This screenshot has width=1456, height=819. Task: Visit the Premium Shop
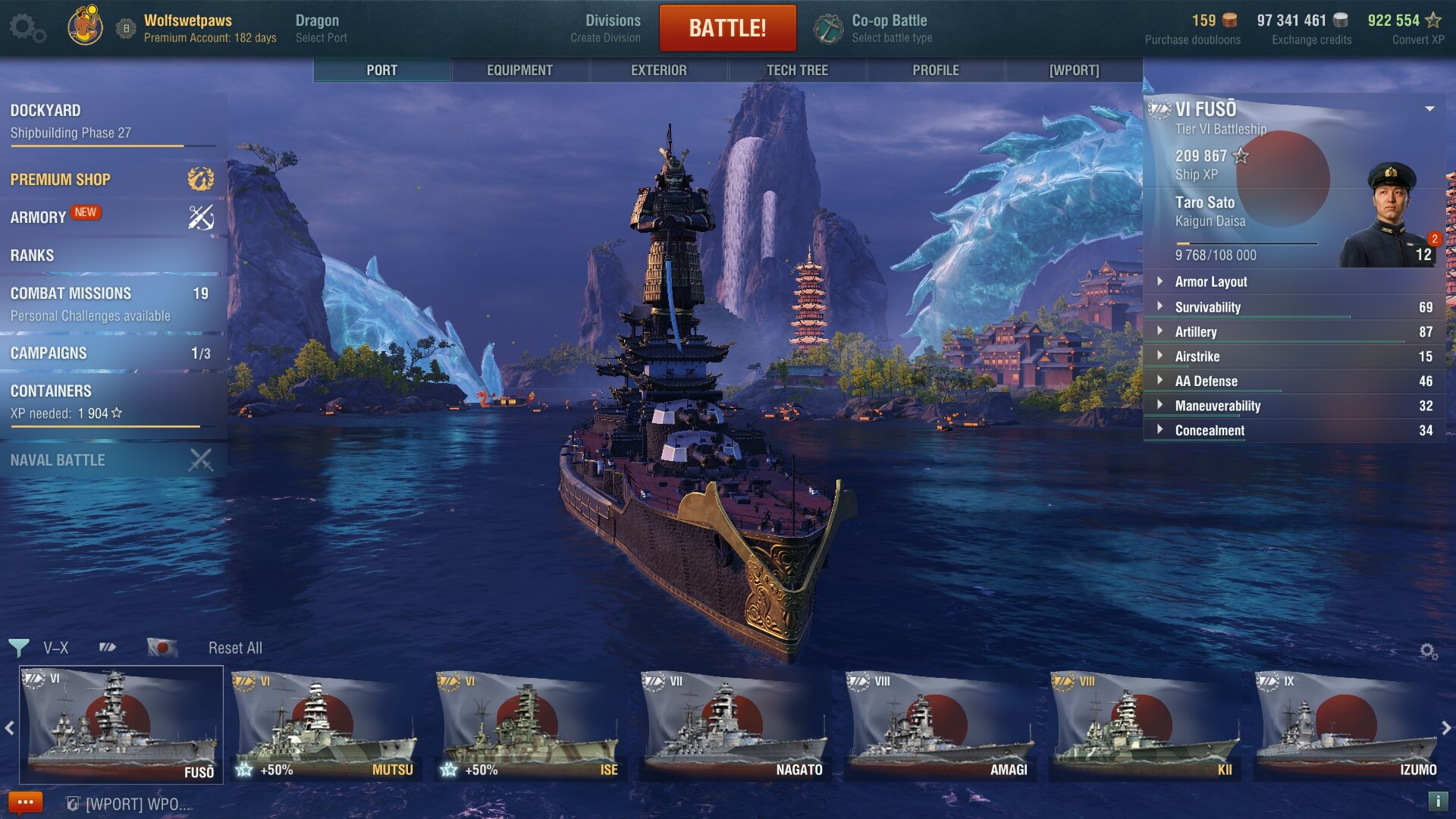112,180
